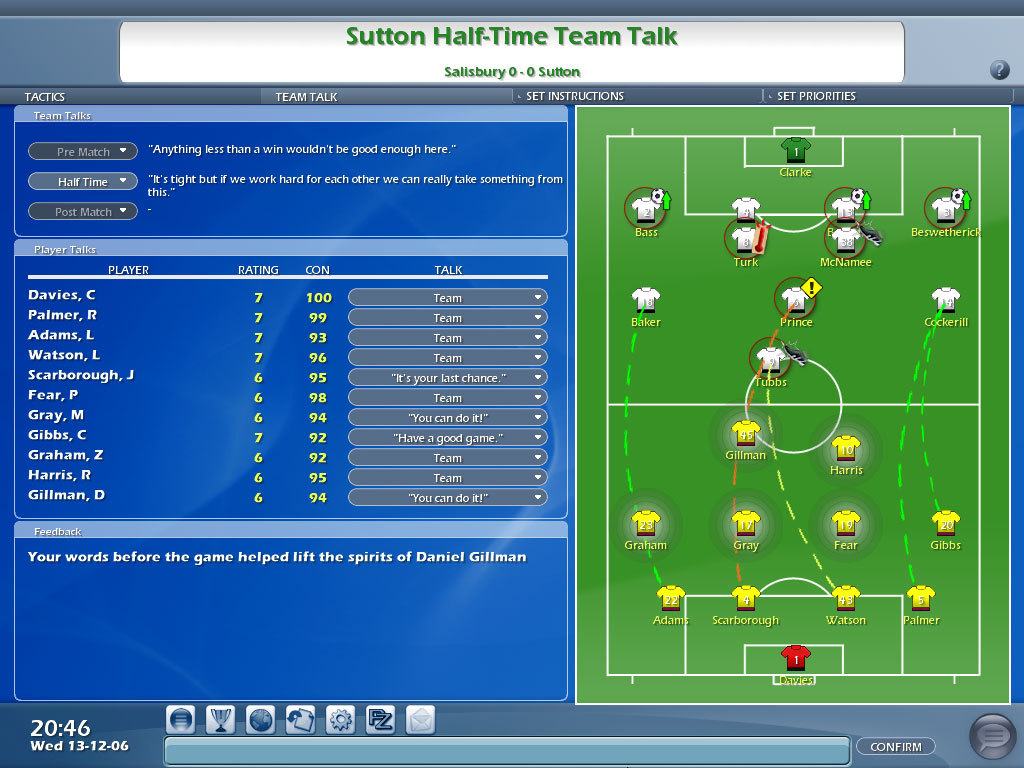
Task: Change the talk option for Harris, R
Action: point(447,478)
